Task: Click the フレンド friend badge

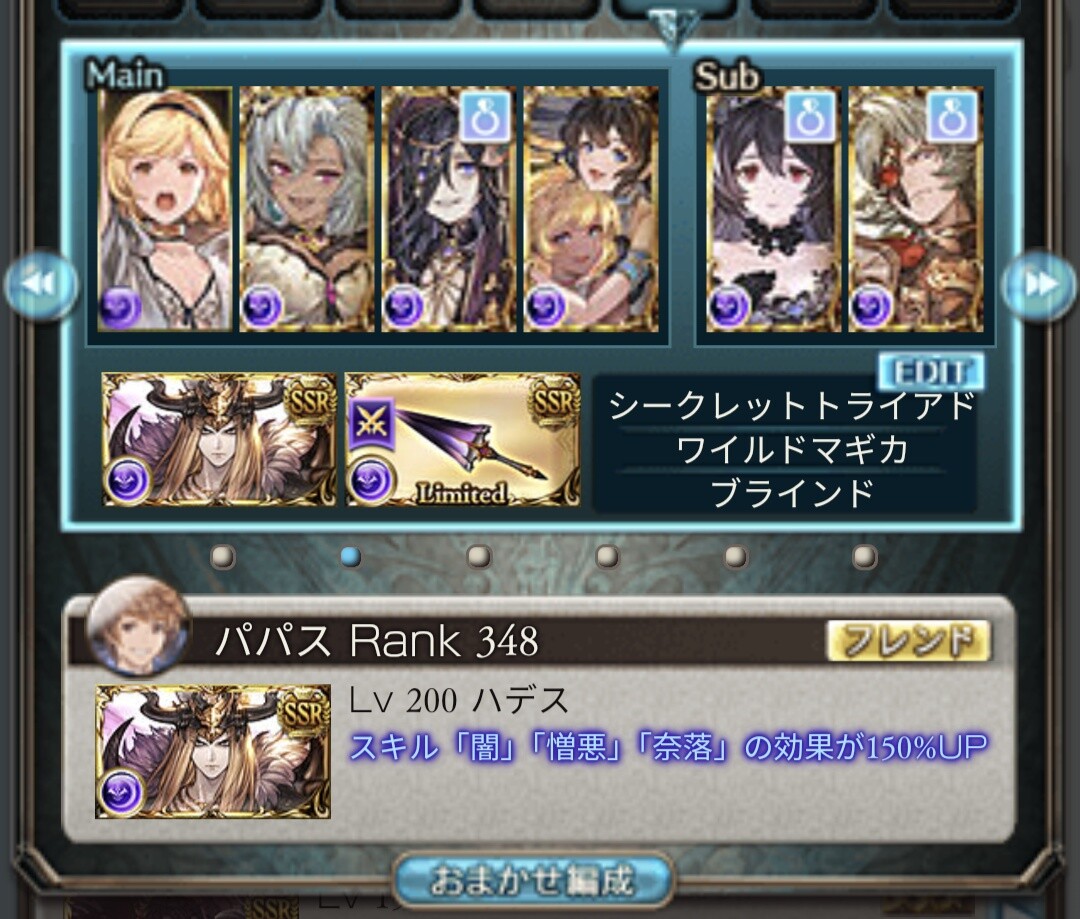Action: (x=908, y=641)
